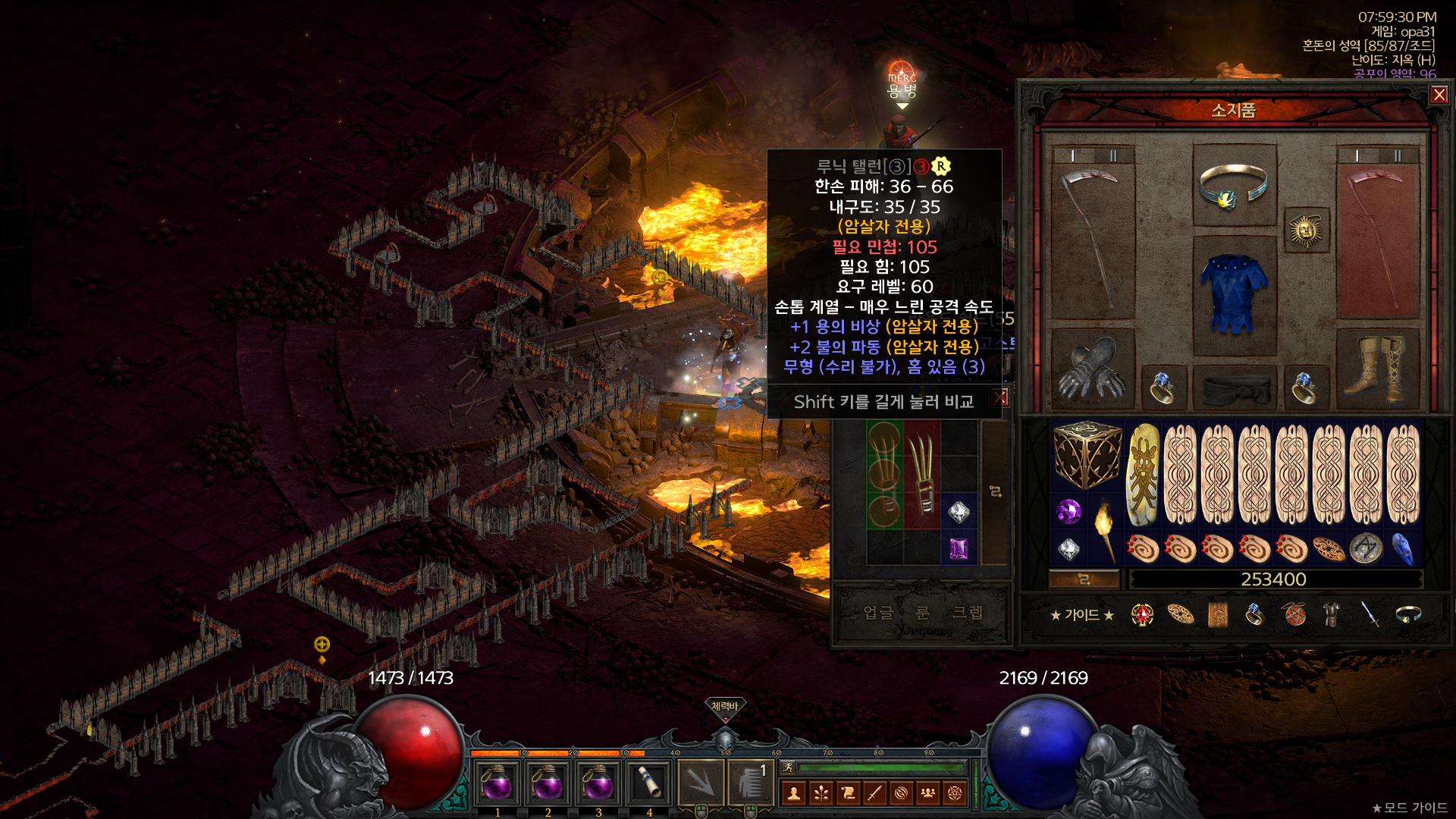Select the equipped black belt slot
This screenshot has height=819, width=1456.
[x=1235, y=389]
